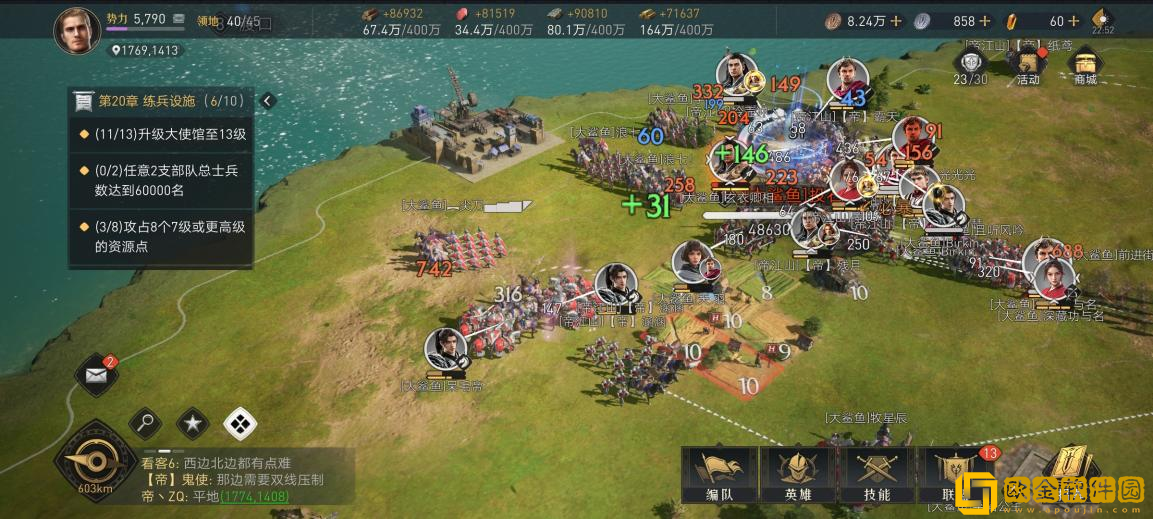Viewport: 1153px width, 519px height.
Task: Open the 商城 shop chest
Action: [1085, 65]
